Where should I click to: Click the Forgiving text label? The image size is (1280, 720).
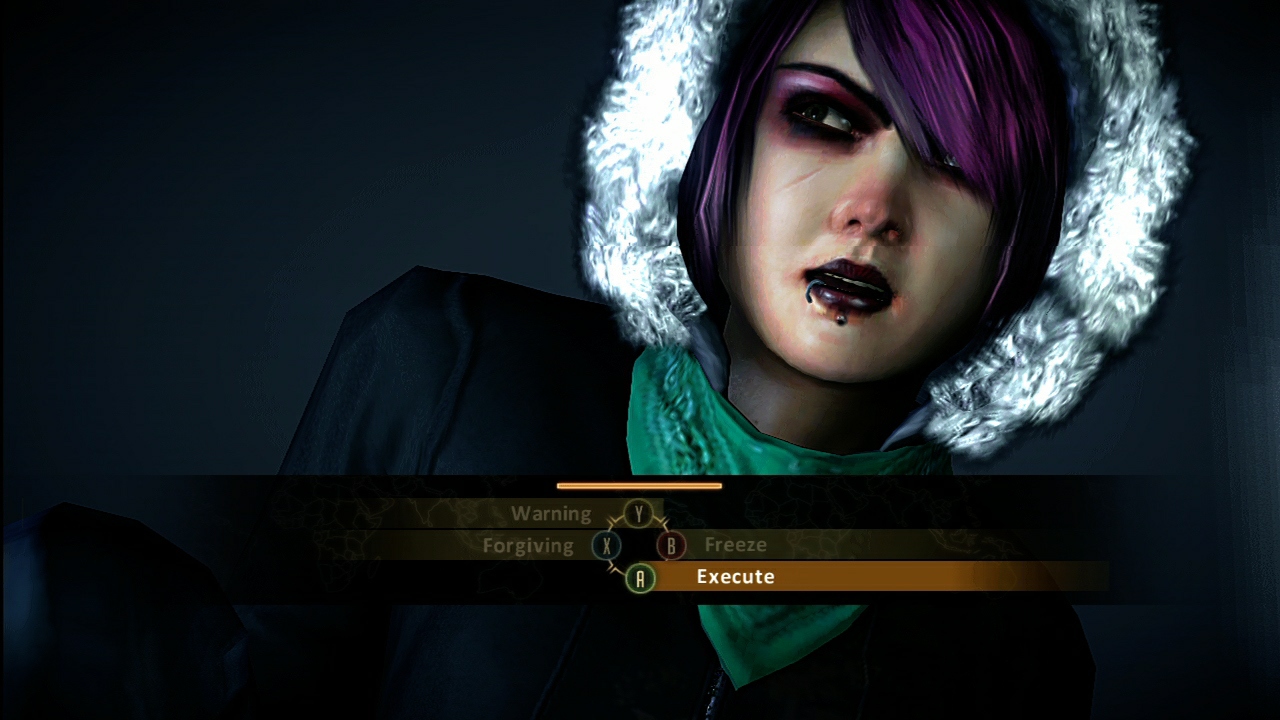point(527,546)
